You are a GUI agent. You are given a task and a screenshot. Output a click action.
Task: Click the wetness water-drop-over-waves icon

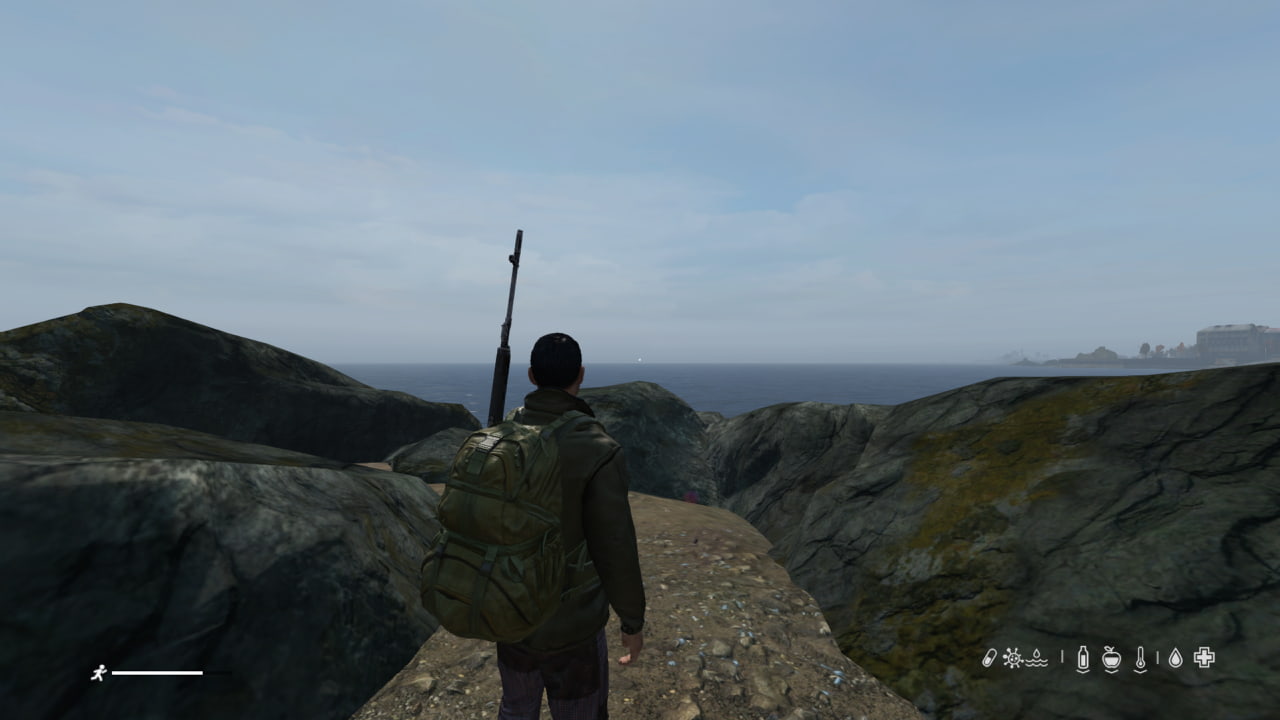click(1036, 658)
